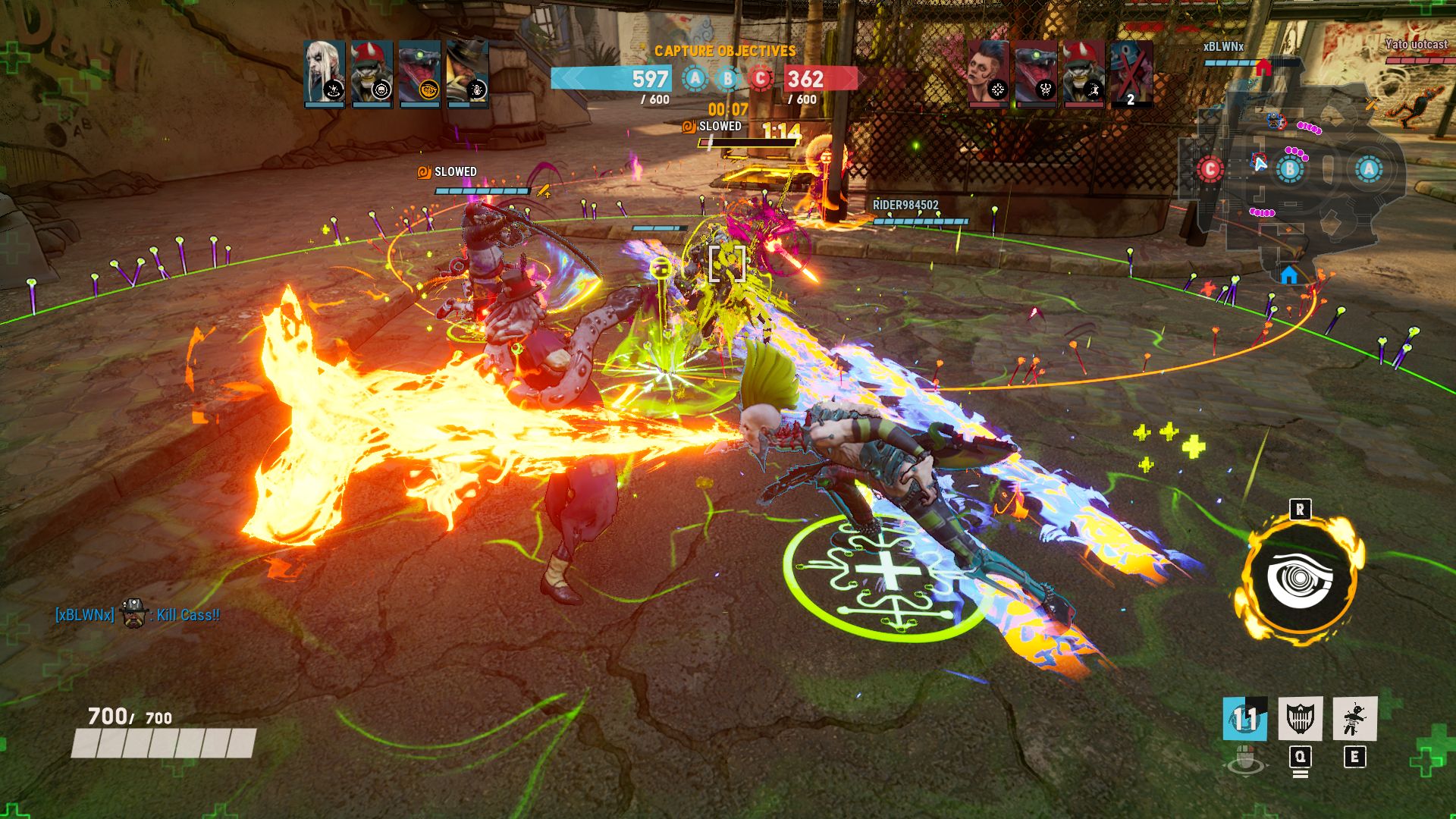
Task: Select the cowboy hat teammate portrait
Action: (x=467, y=73)
